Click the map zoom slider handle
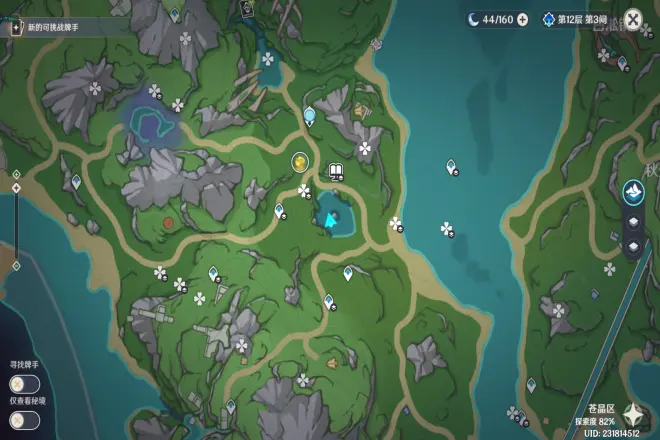Viewport: 660px width, 440px height. point(16,187)
